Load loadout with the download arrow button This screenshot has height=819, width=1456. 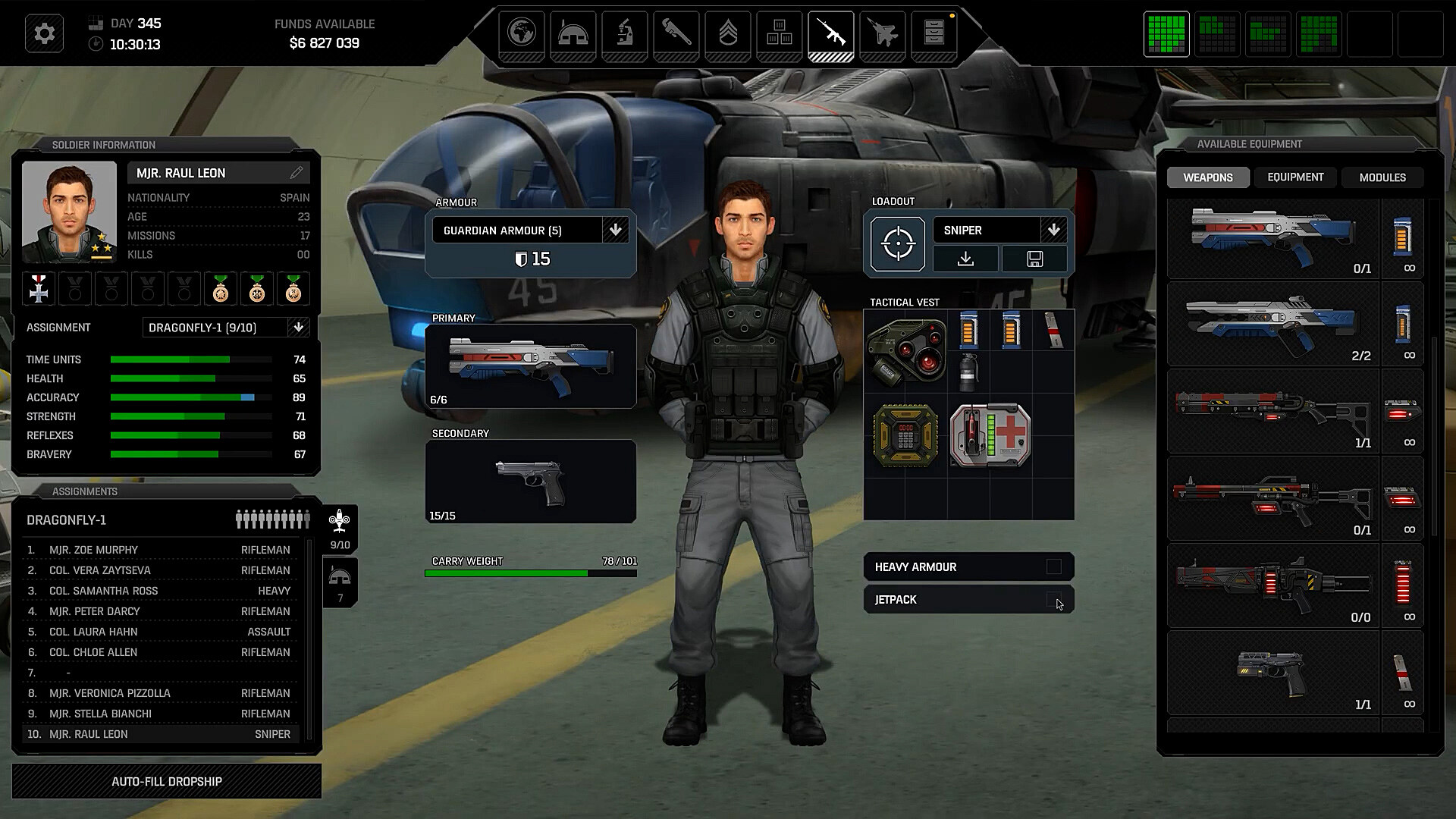(965, 259)
